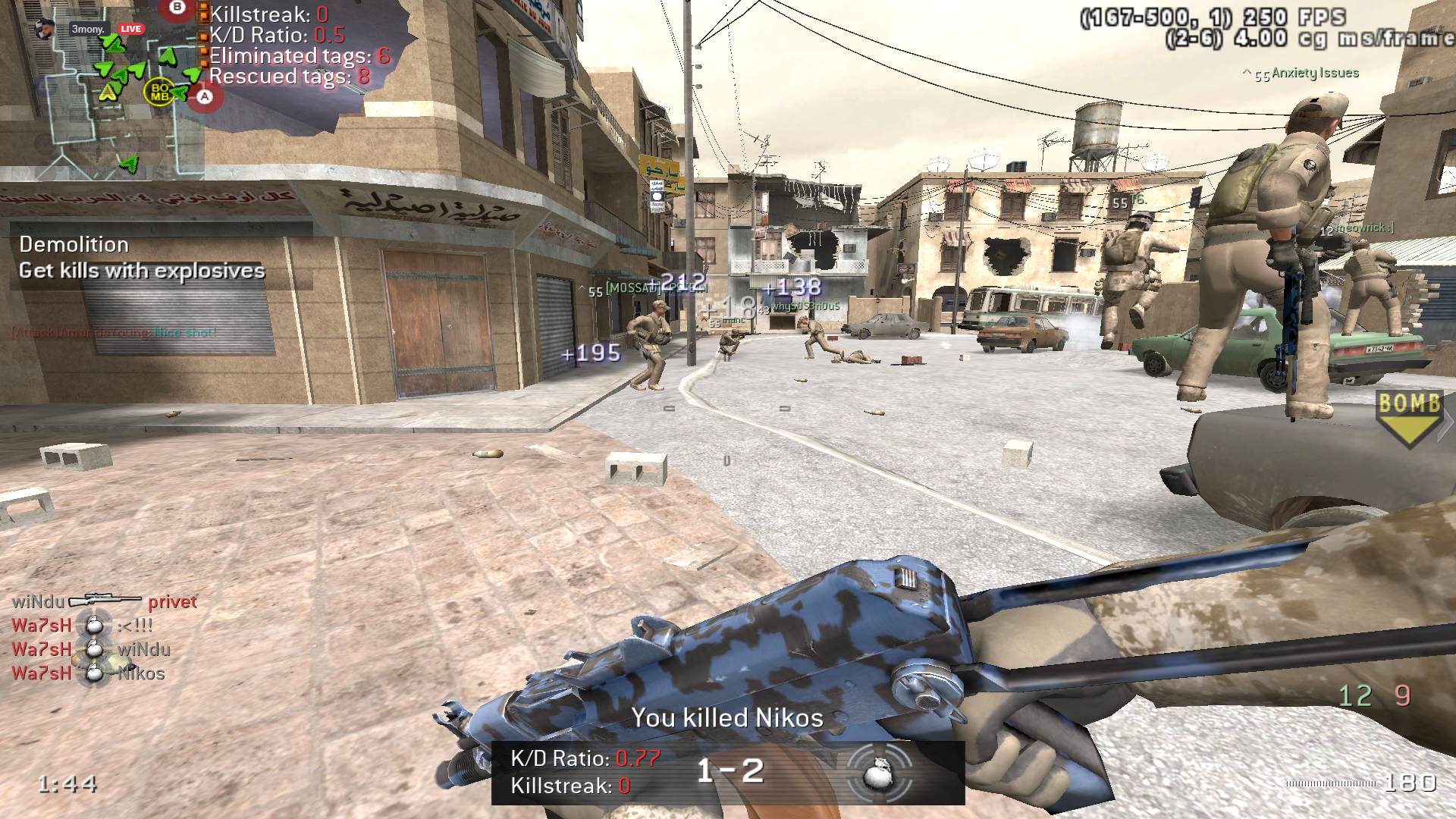Click the yellow BOMB marker on the minimap
This screenshot has width=1456, height=819.
pos(160,92)
